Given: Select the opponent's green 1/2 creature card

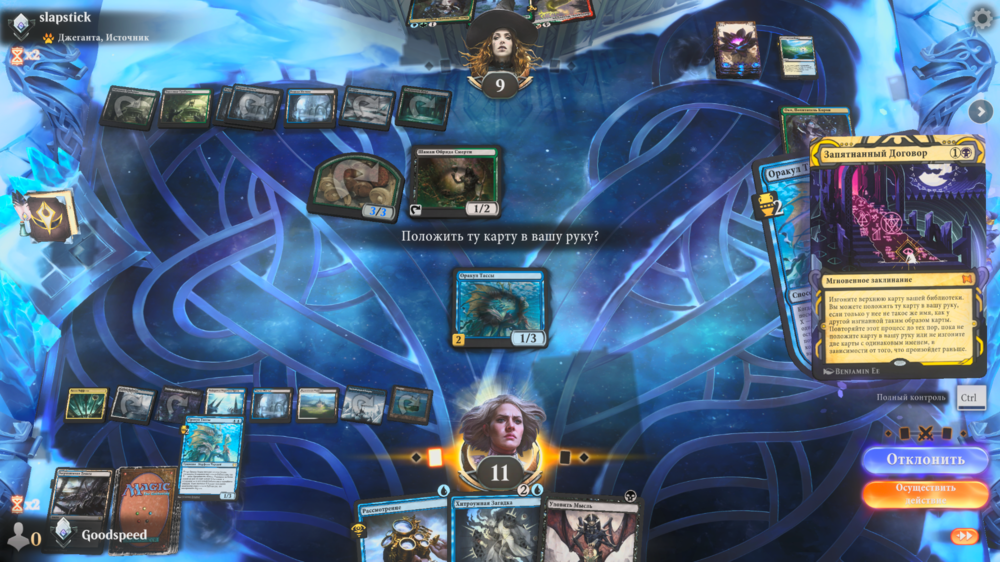Looking at the screenshot, I should pyautogui.click(x=456, y=182).
